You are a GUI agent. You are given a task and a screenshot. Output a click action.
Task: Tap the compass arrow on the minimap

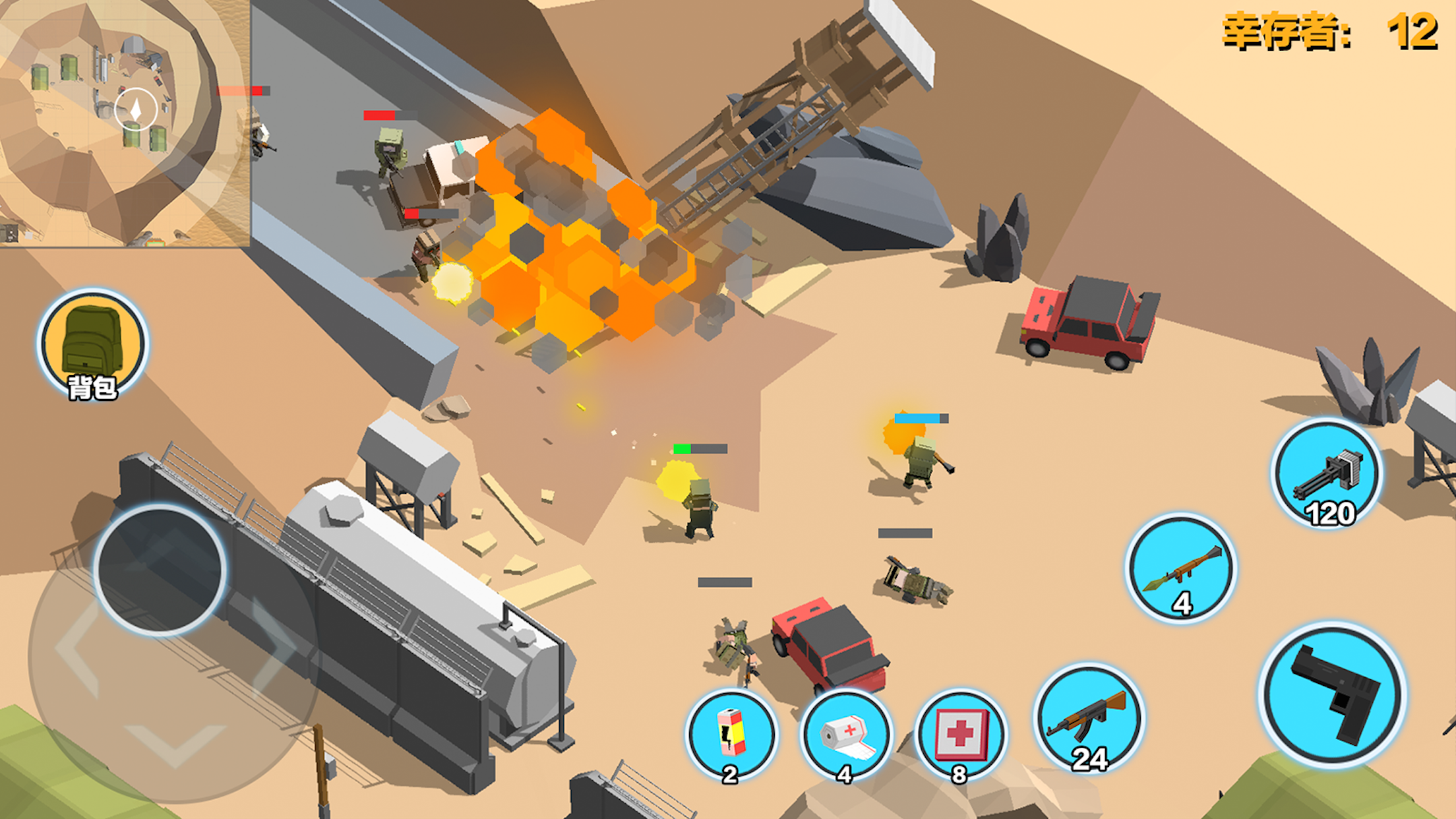136,111
